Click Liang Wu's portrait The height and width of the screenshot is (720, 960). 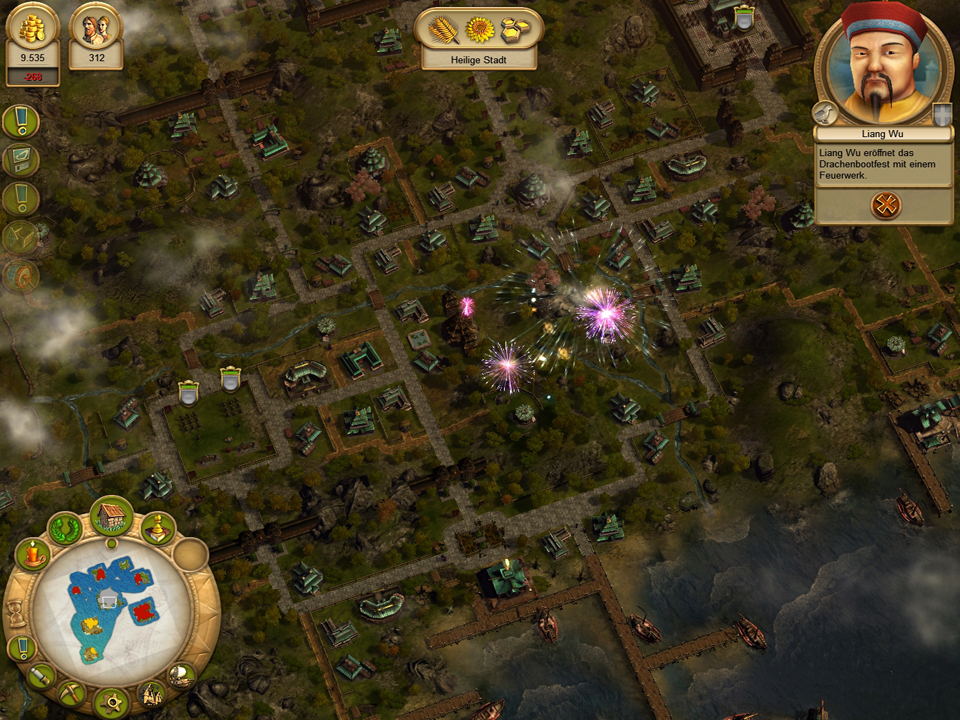[882, 67]
